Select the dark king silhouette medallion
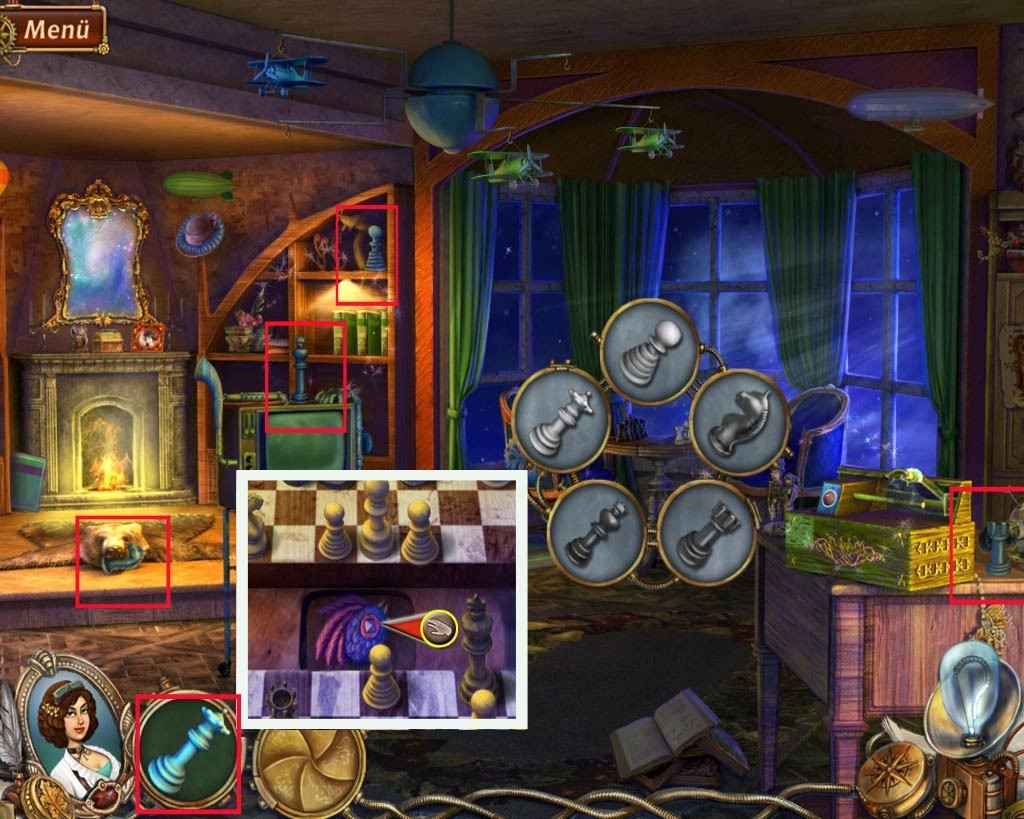 click(595, 531)
